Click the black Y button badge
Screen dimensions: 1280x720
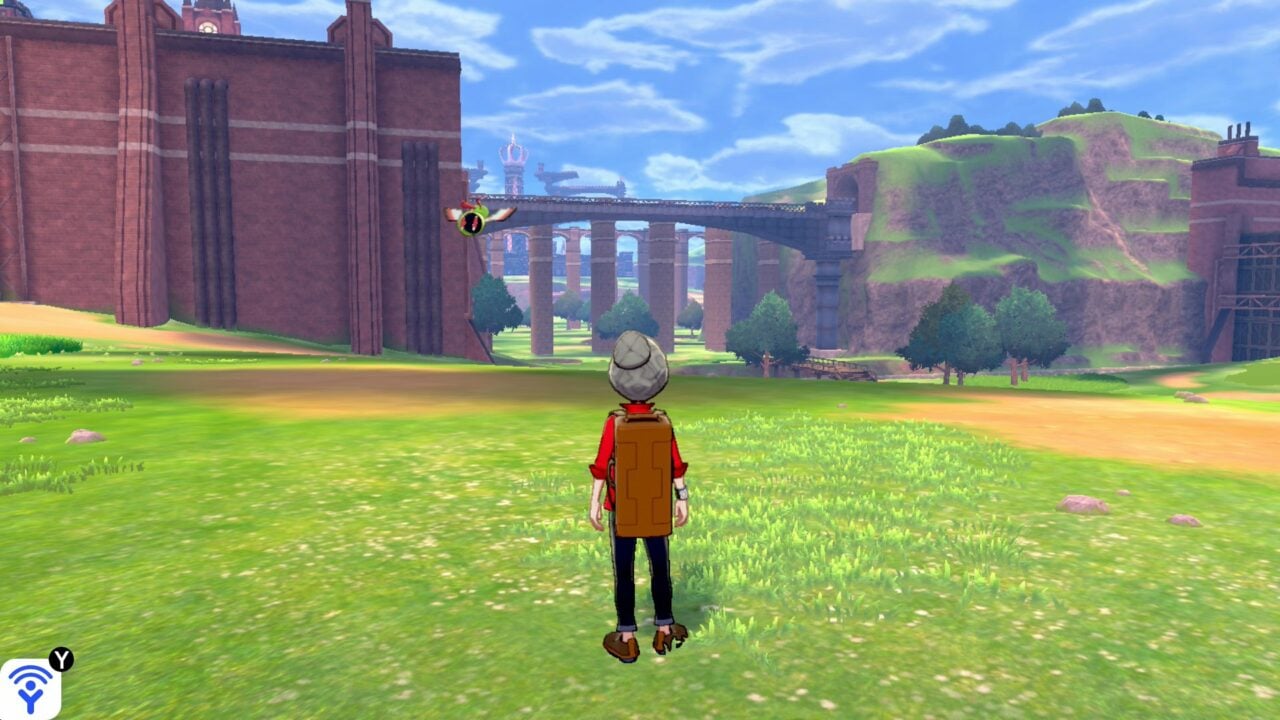point(61,659)
